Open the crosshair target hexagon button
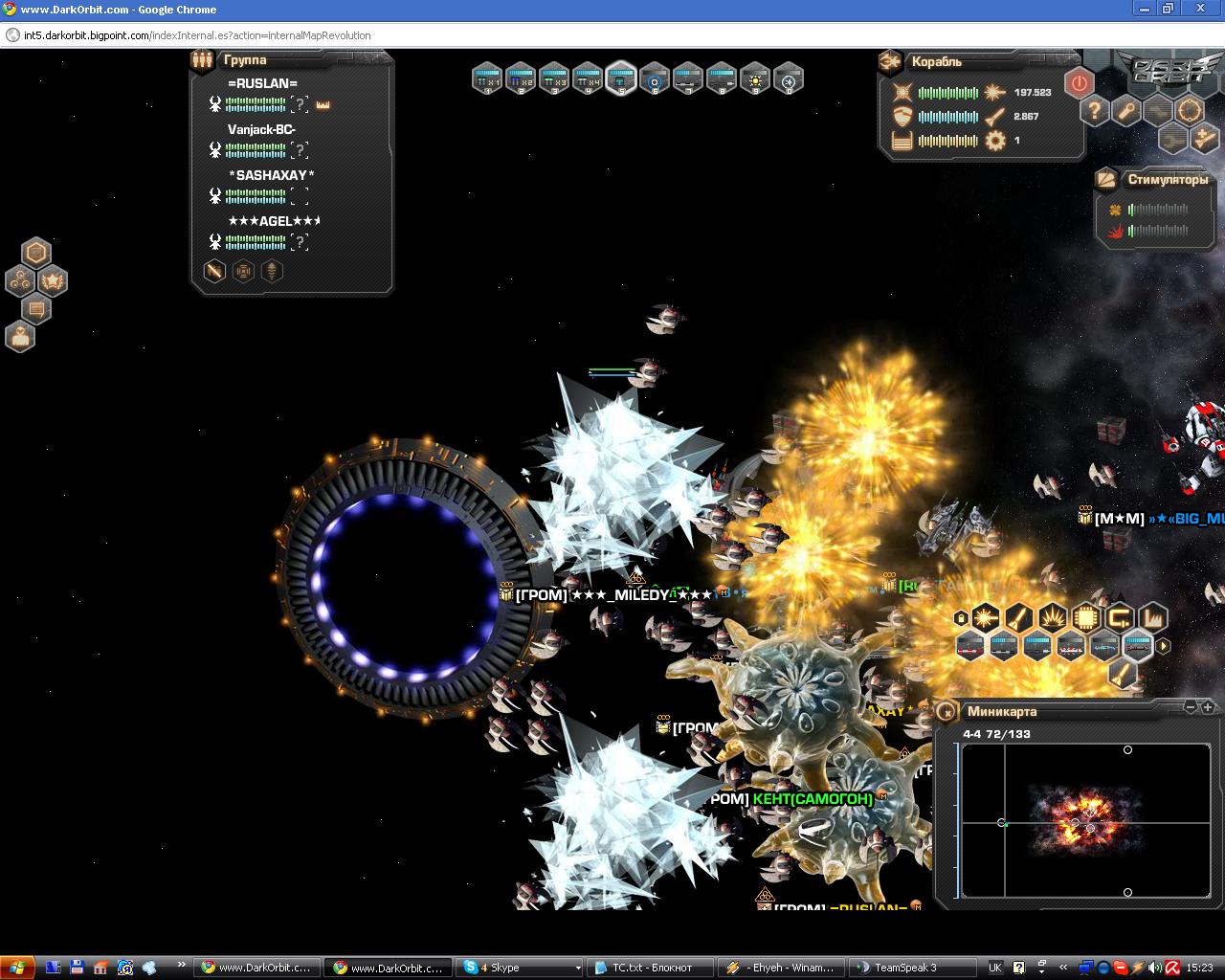The height and width of the screenshot is (980, 1225). click(1190, 110)
